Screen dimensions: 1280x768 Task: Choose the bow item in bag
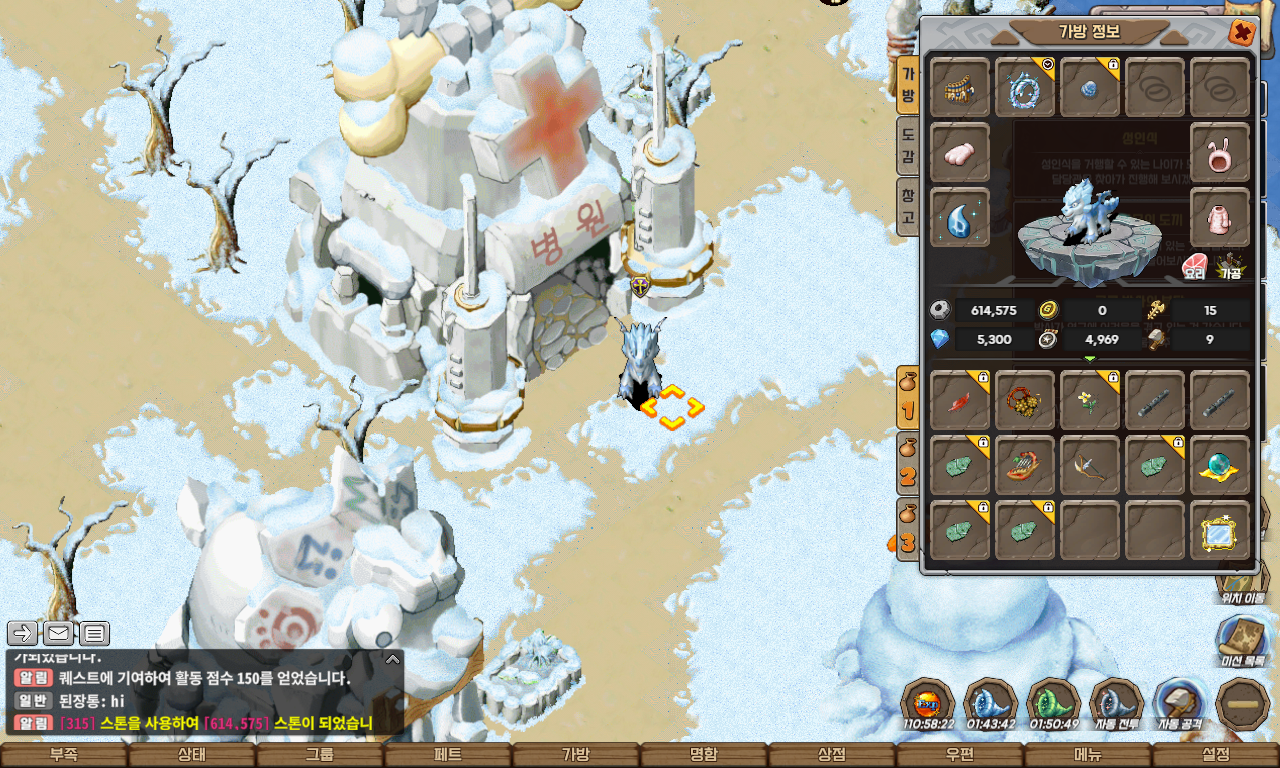[1090, 465]
